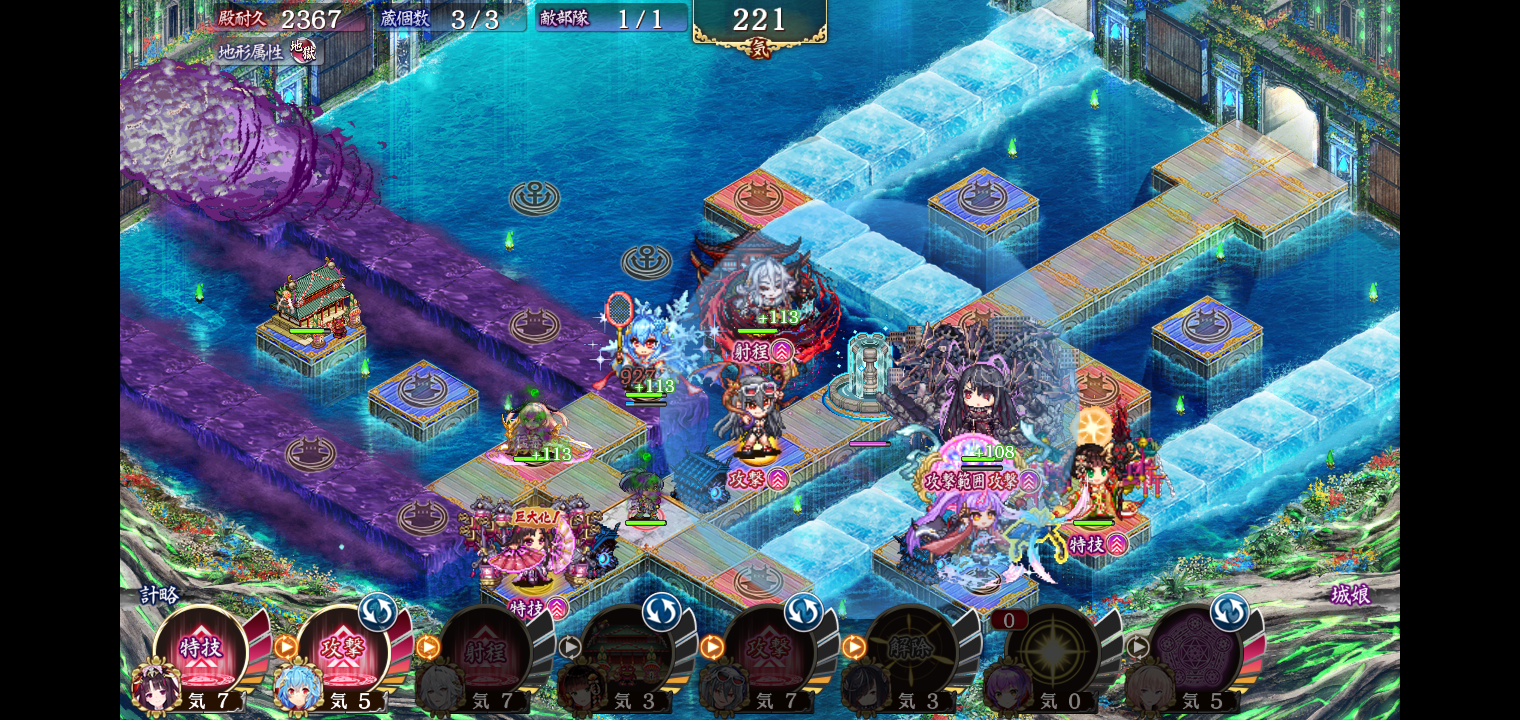The width and height of the screenshot is (1520, 720).
Task: Open the 計略 stratagem list
Action: tap(159, 595)
